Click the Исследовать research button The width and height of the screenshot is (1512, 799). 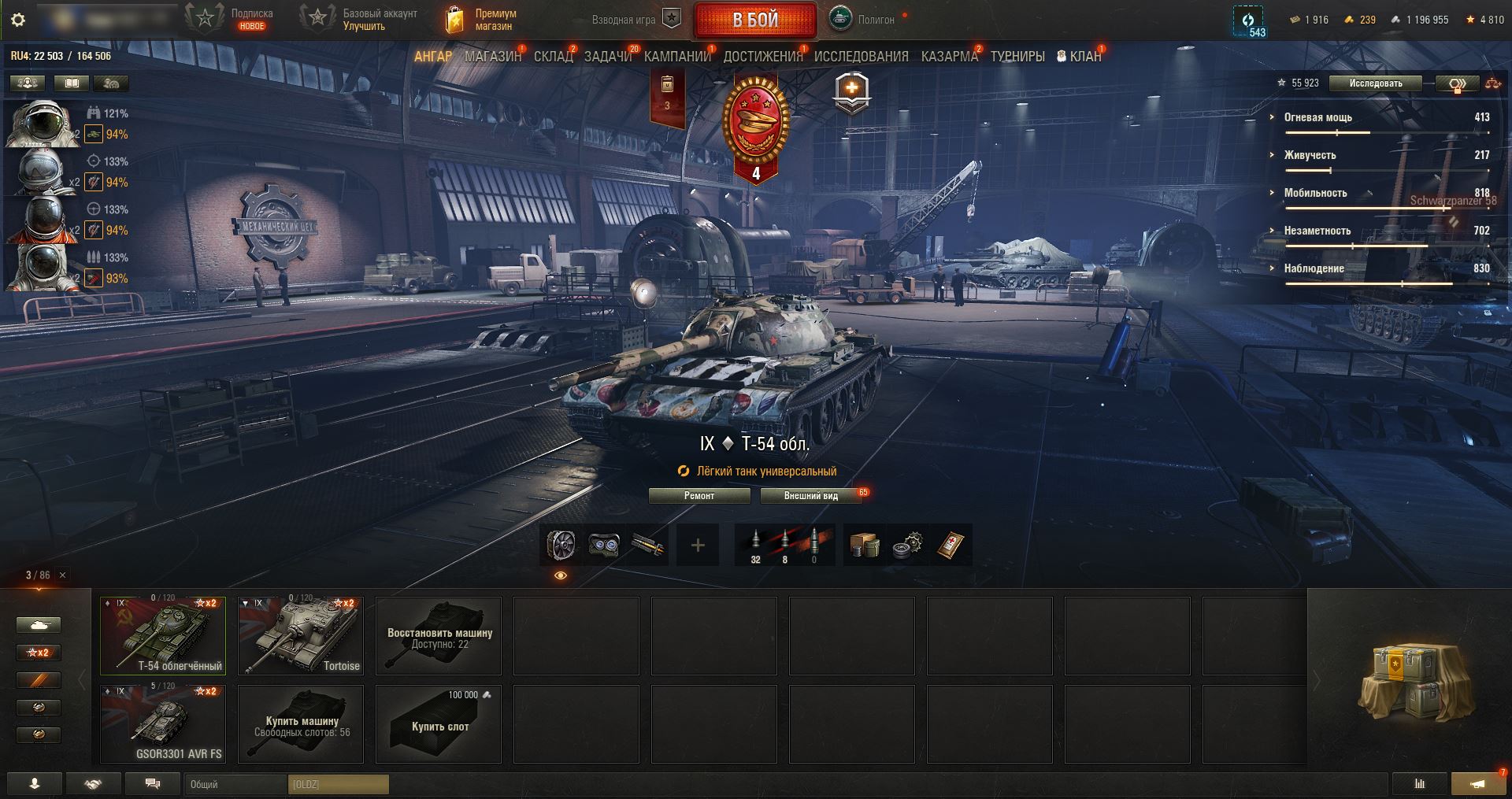point(1375,83)
